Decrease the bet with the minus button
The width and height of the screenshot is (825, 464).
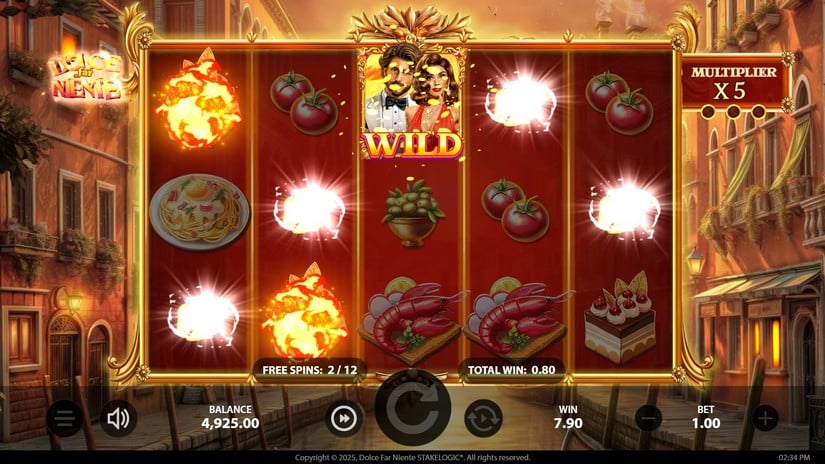(649, 417)
